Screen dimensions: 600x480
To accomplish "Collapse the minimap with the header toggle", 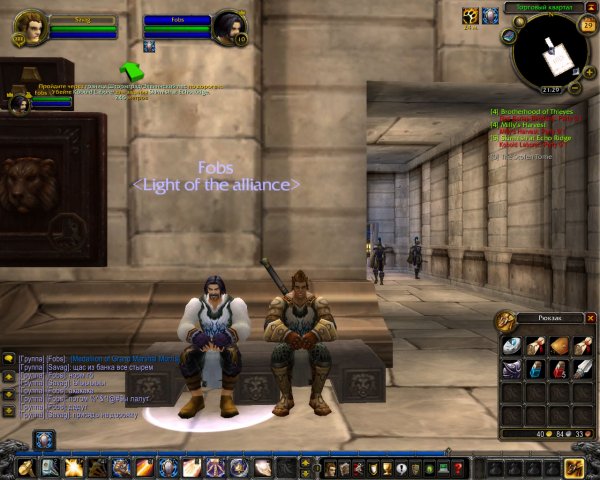I will (x=590, y=7).
